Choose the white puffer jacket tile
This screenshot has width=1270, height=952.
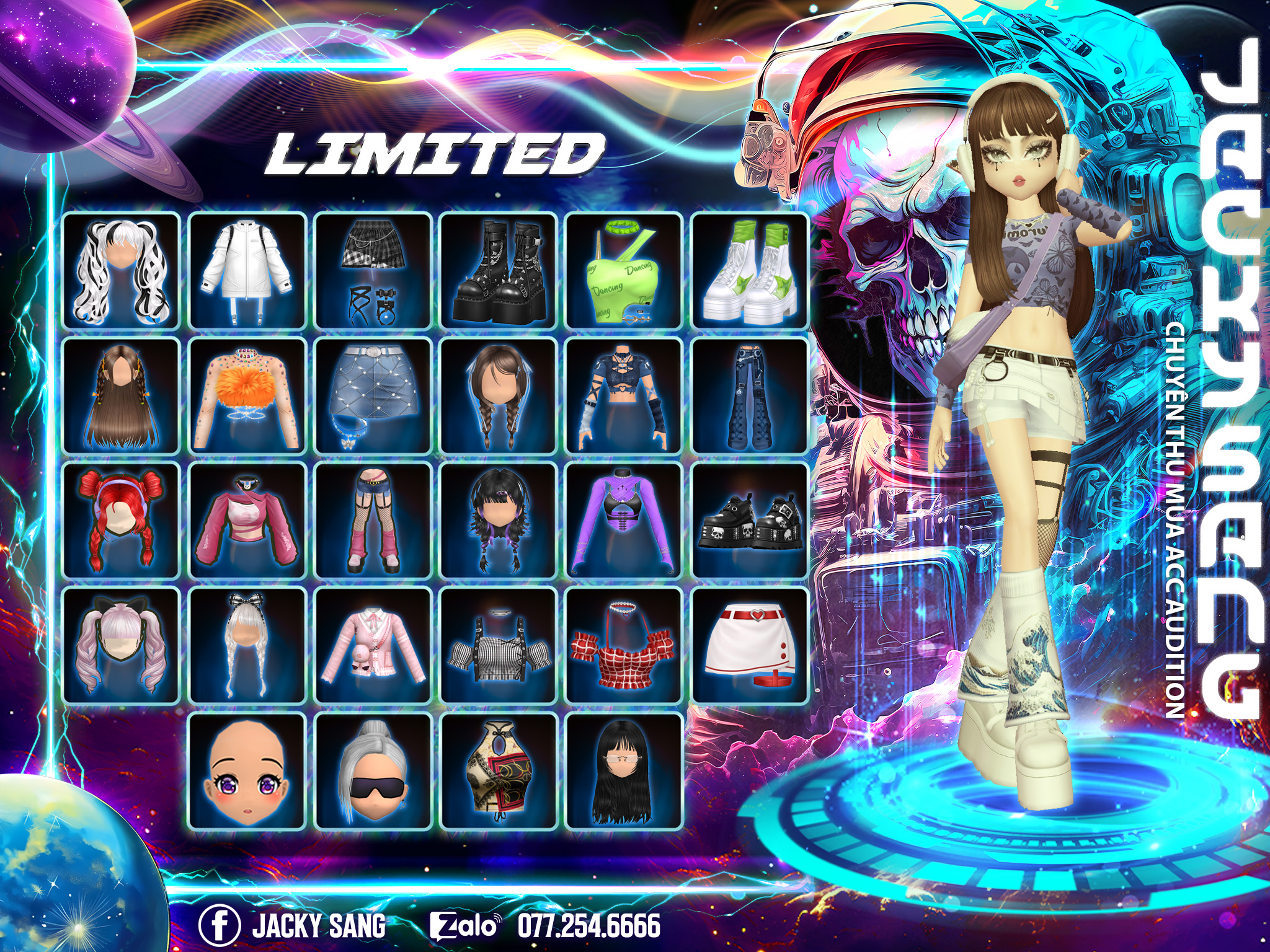pos(247,271)
